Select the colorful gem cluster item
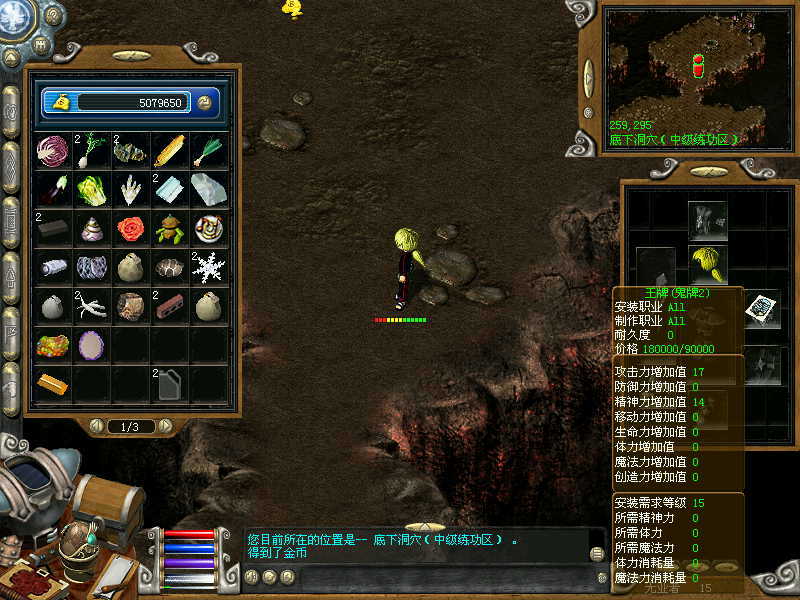 [x=53, y=345]
